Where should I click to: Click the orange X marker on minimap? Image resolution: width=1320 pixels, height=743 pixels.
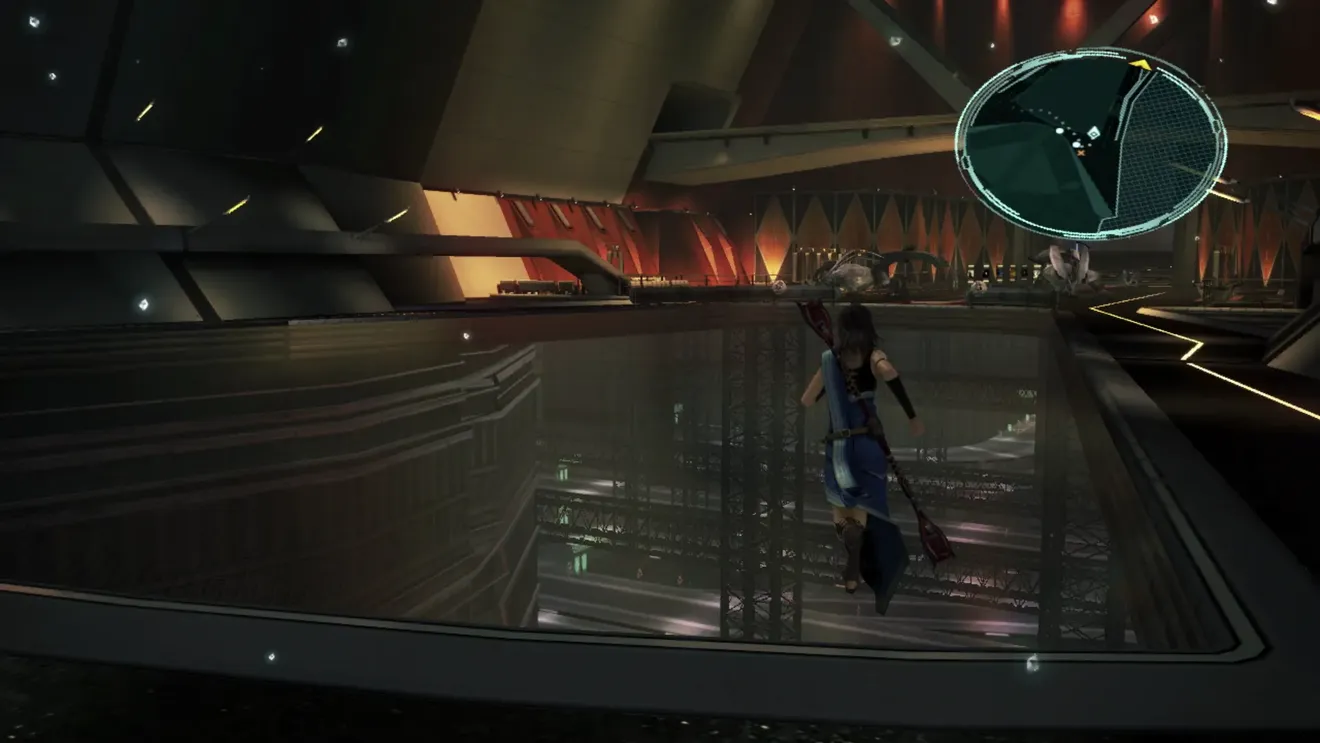(x=1081, y=153)
